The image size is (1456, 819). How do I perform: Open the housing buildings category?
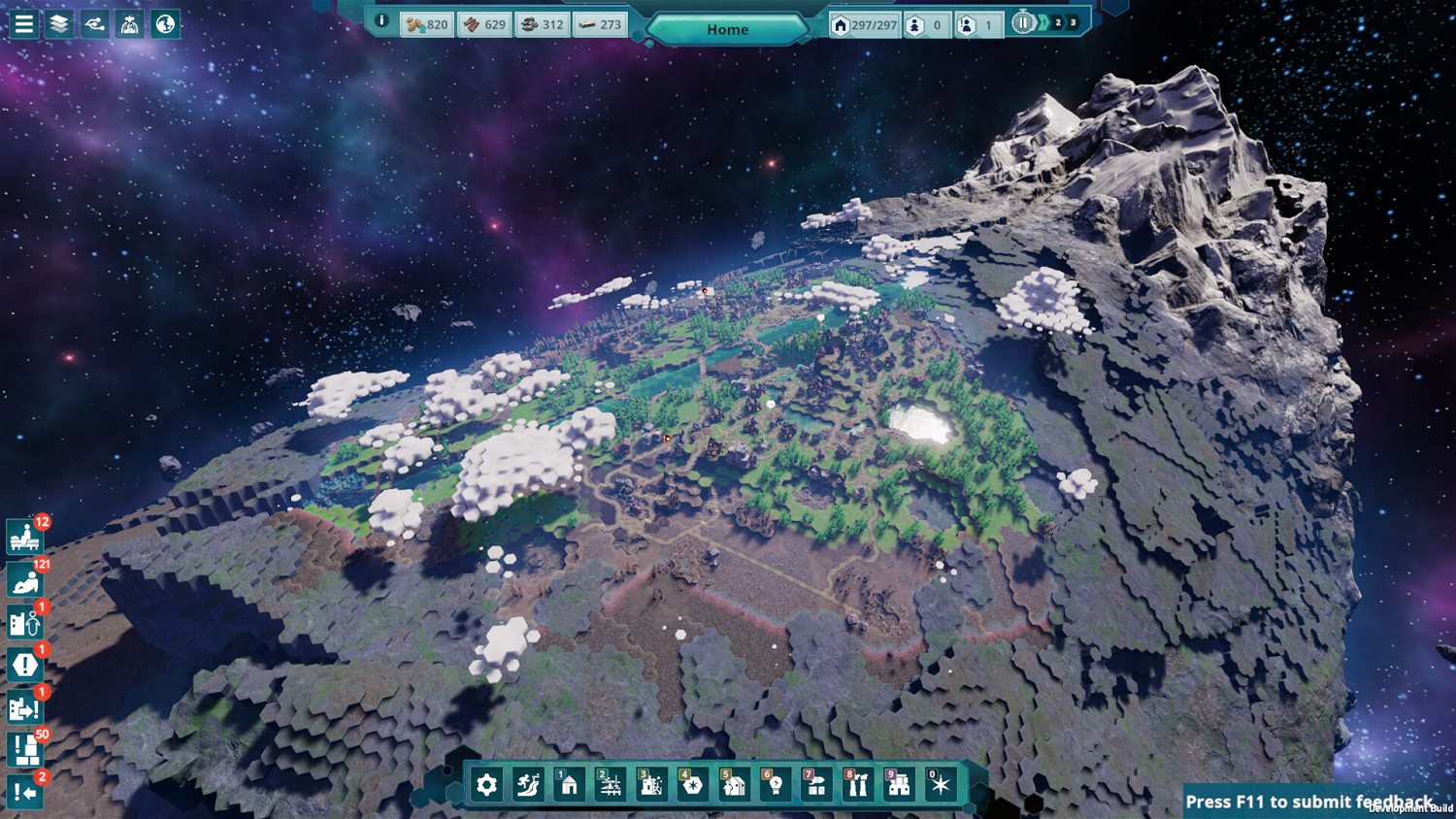[x=568, y=785]
